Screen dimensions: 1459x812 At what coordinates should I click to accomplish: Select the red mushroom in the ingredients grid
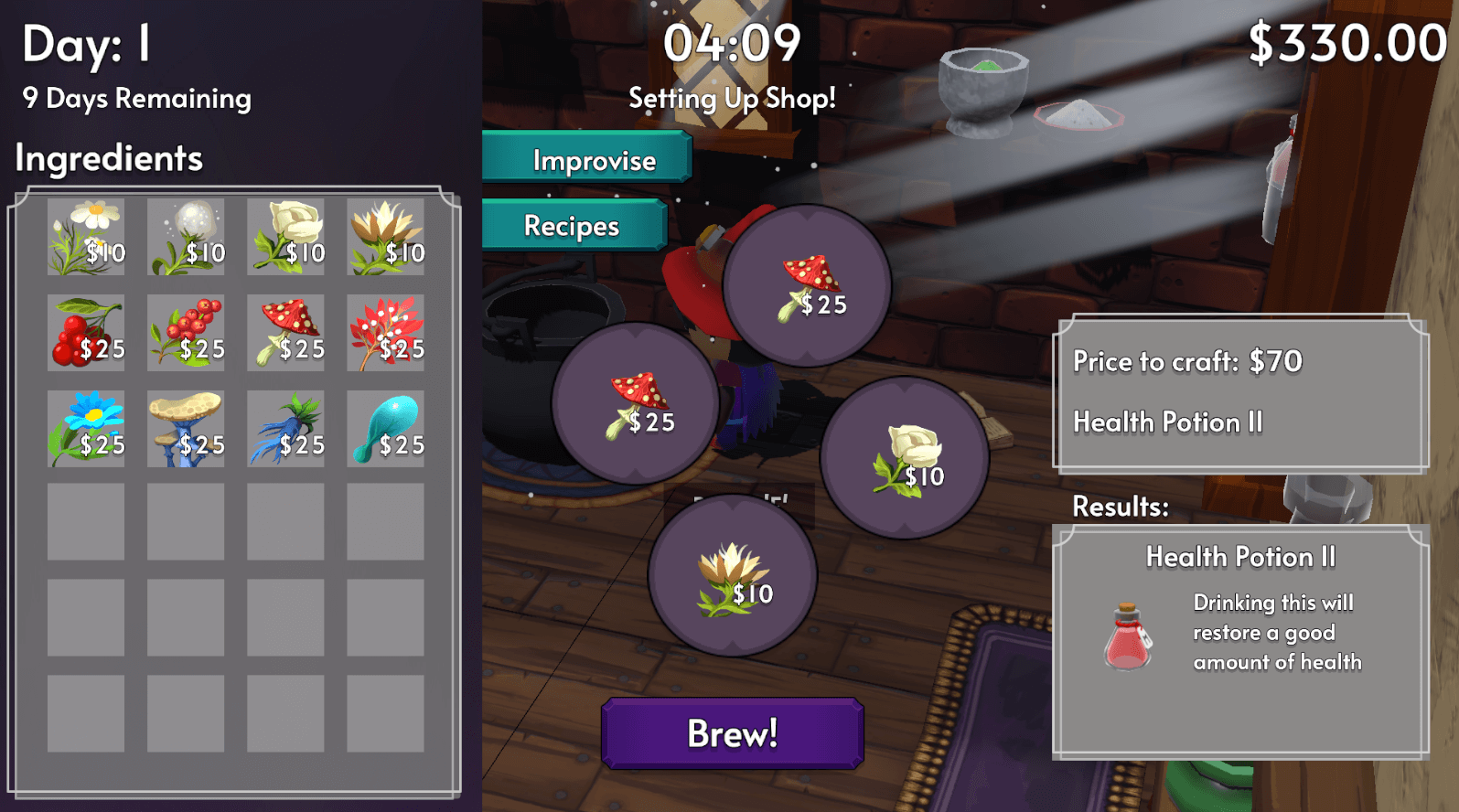(285, 333)
